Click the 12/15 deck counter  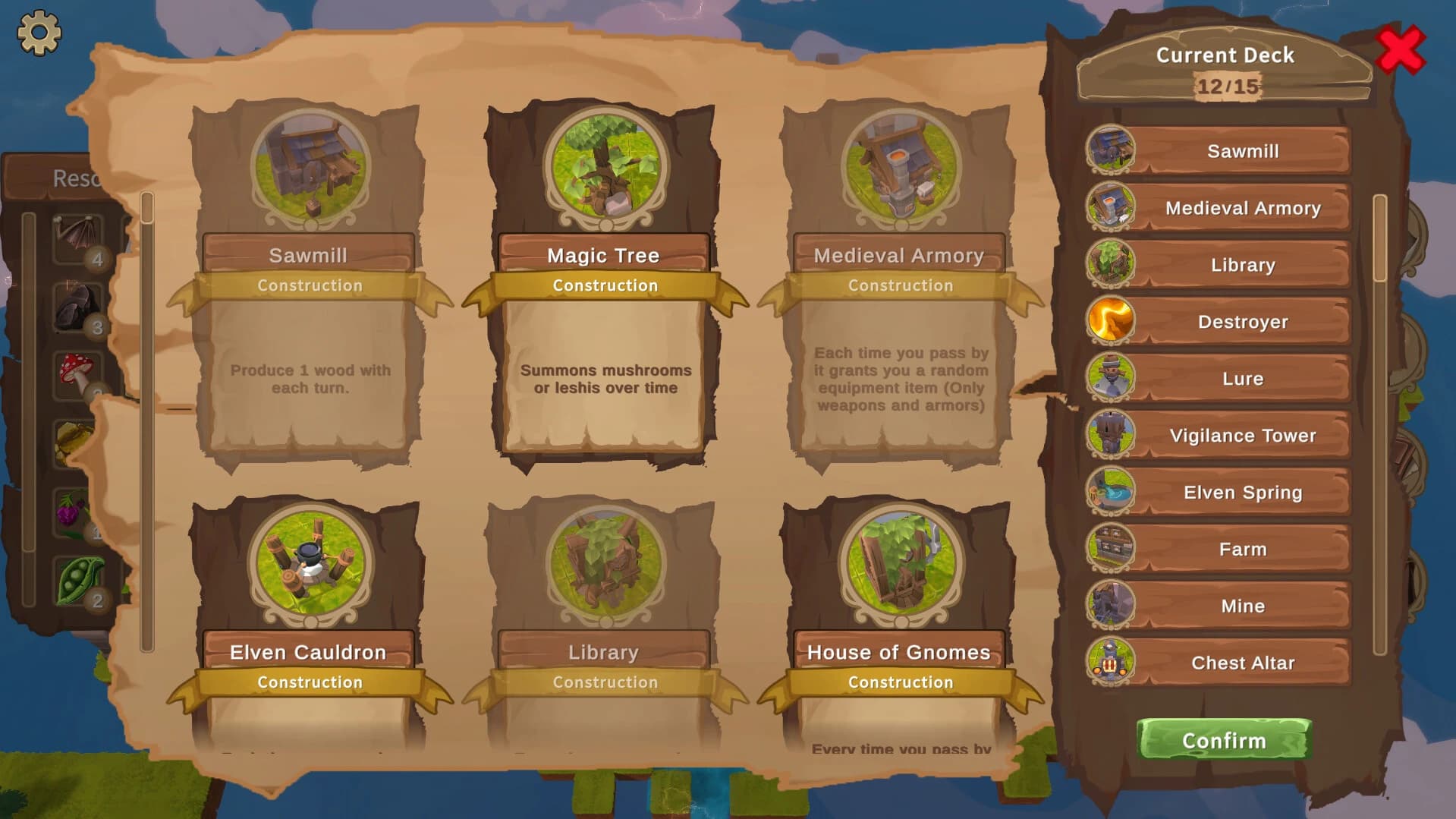(x=1223, y=86)
